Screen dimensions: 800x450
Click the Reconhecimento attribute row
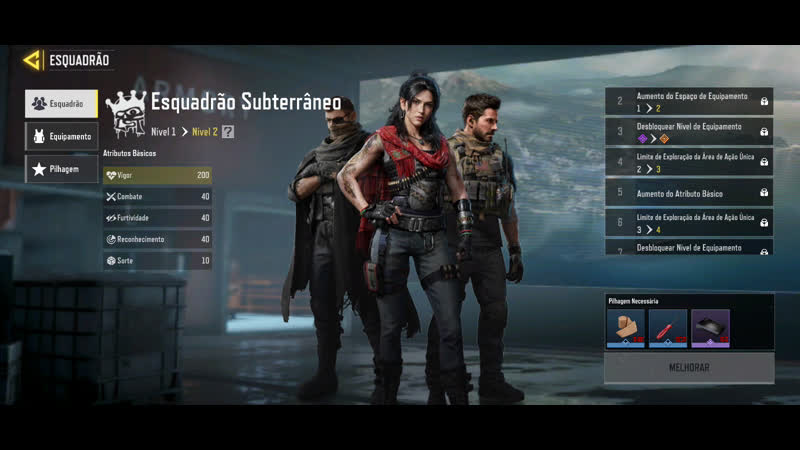157,240
